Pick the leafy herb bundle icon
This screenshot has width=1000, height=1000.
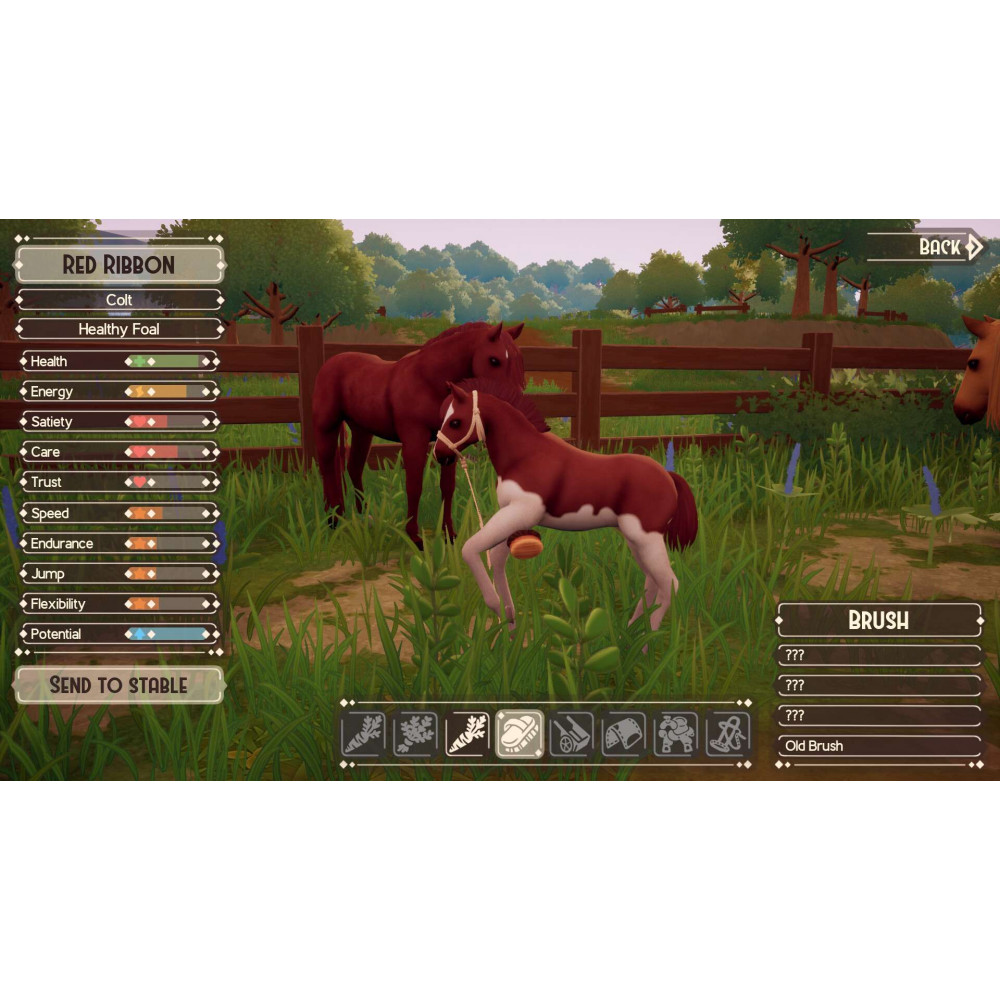click(415, 735)
